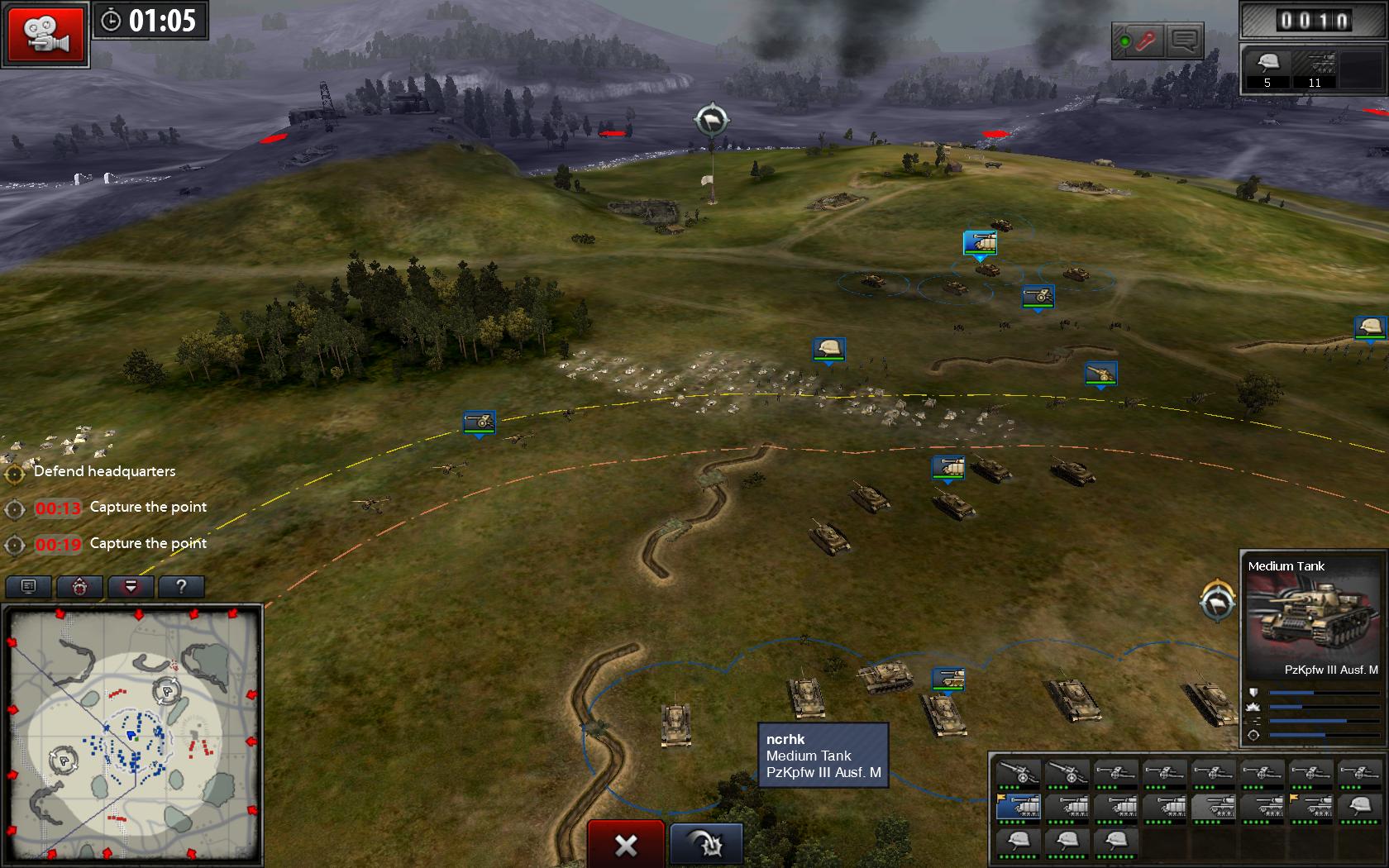Open the help panel via question mark icon
Screen dimensions: 1389x868
pyautogui.click(x=183, y=585)
